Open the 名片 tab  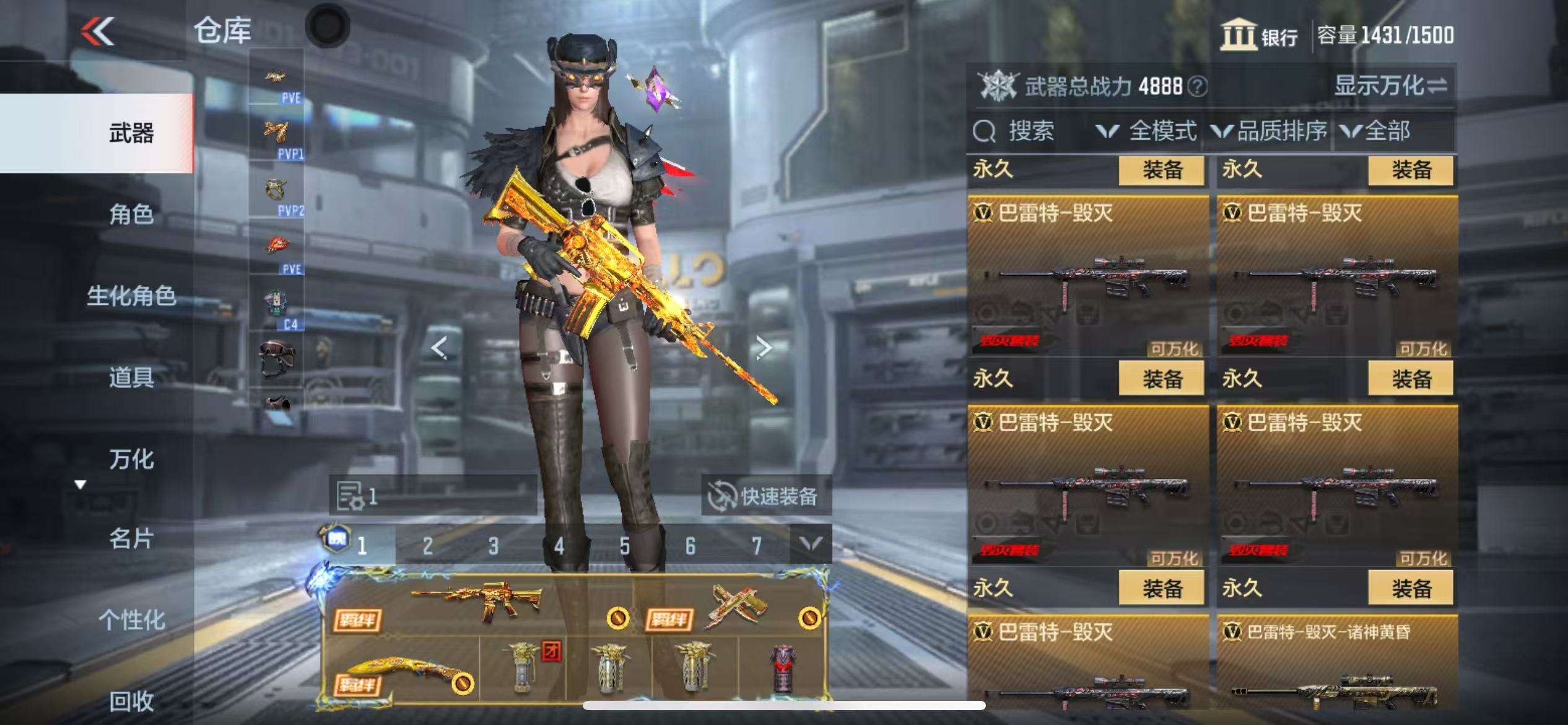tap(131, 539)
